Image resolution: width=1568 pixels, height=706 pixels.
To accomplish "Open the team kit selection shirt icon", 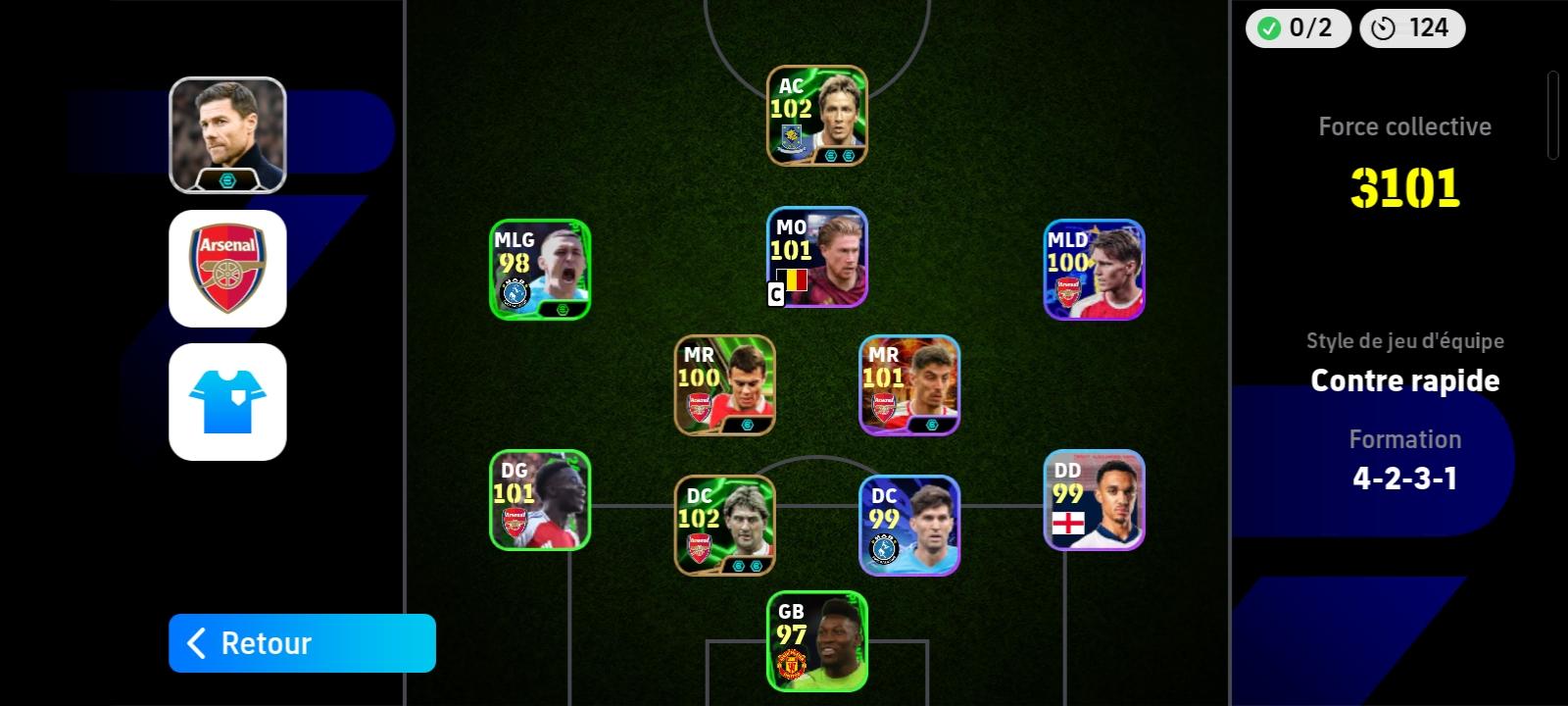I will tap(225, 402).
